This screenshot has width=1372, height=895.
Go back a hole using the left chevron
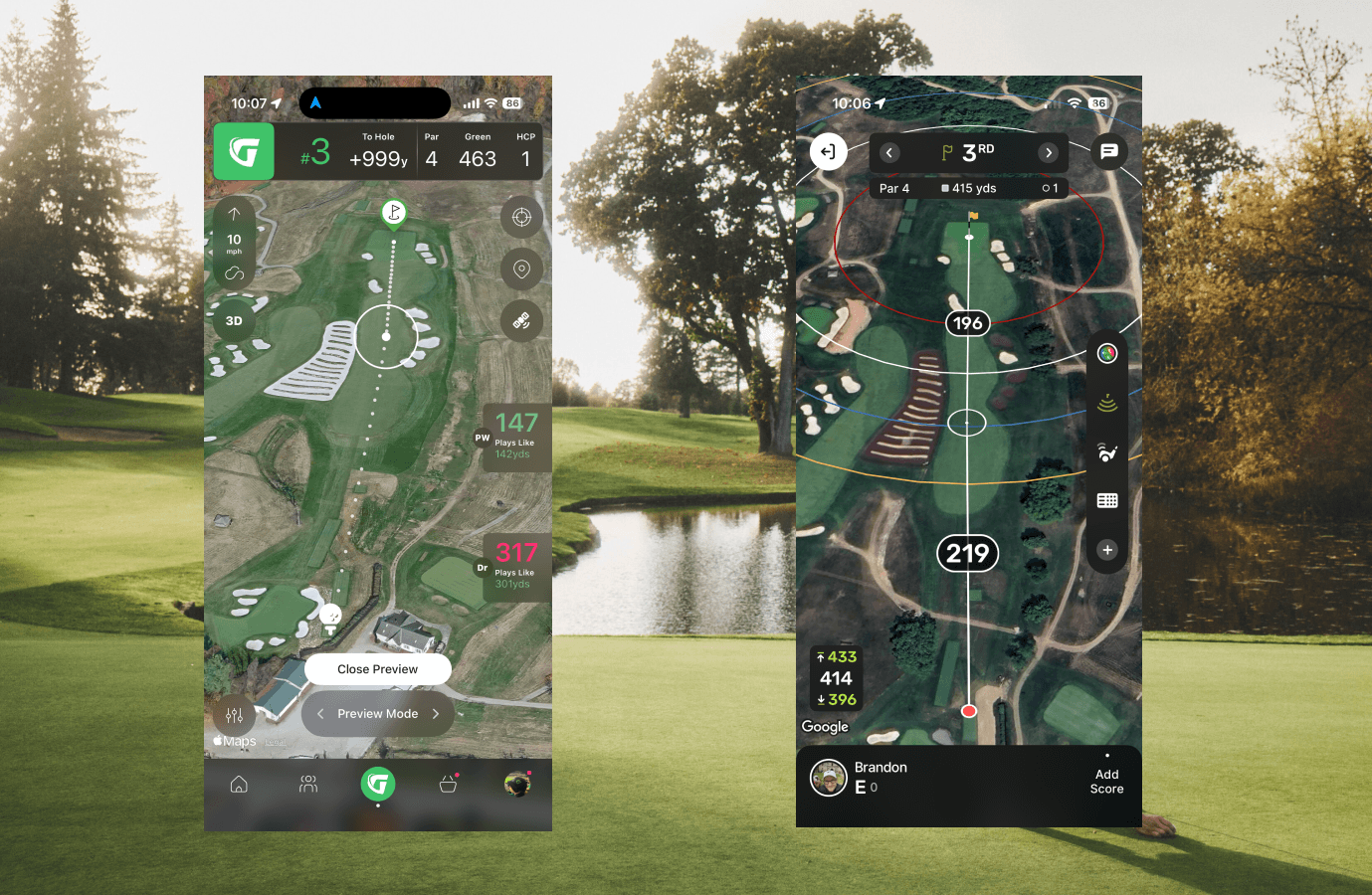coord(888,152)
